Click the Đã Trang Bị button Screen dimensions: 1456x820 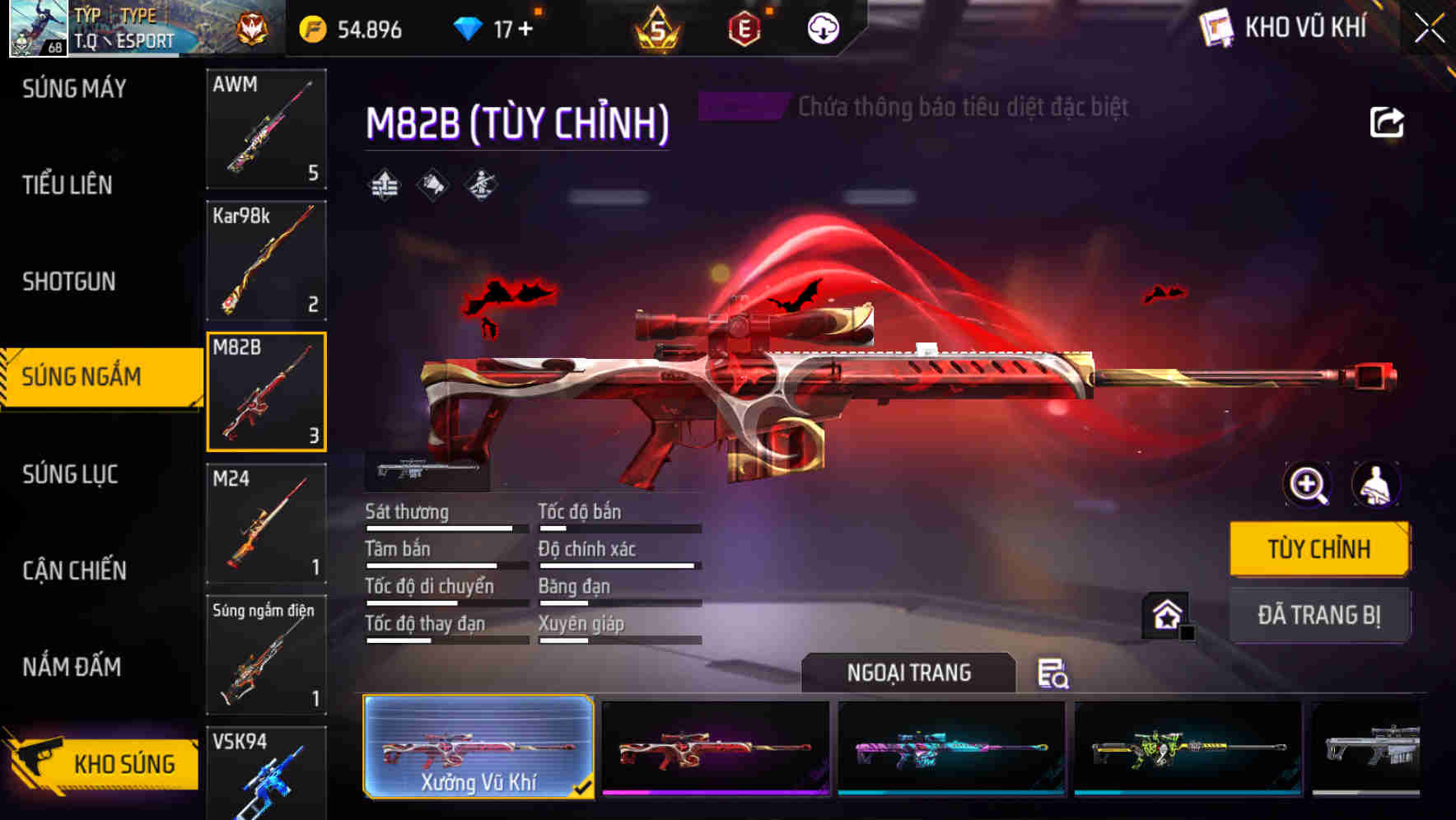coord(1320,615)
